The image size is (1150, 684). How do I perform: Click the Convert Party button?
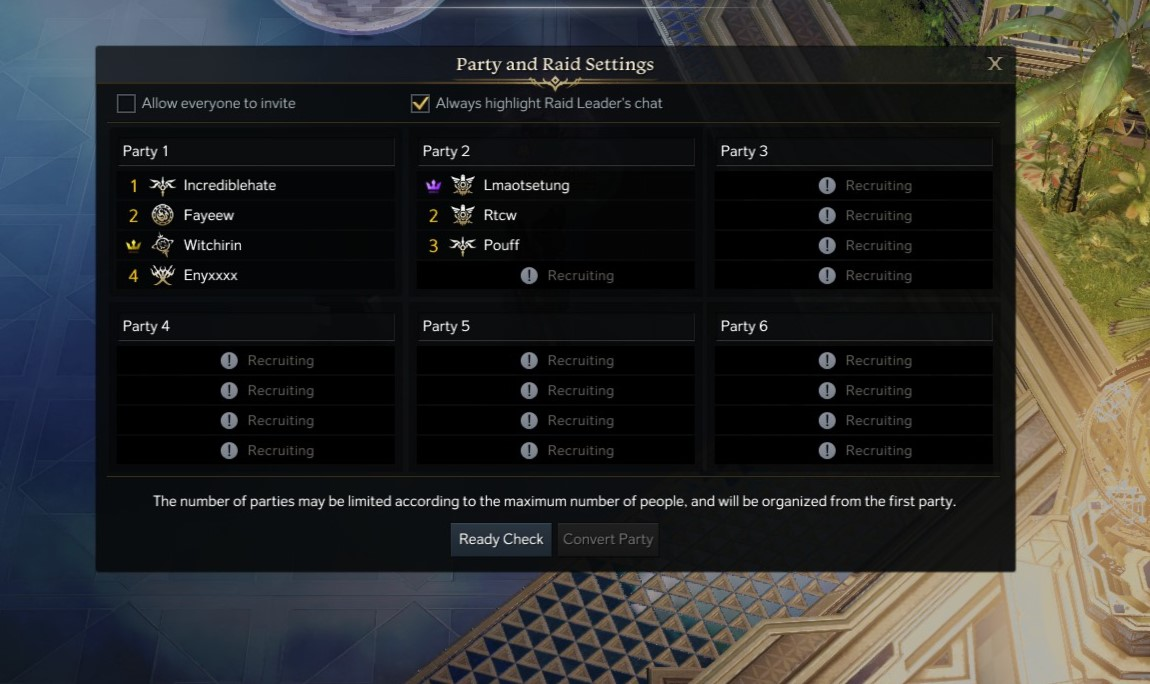click(x=607, y=539)
